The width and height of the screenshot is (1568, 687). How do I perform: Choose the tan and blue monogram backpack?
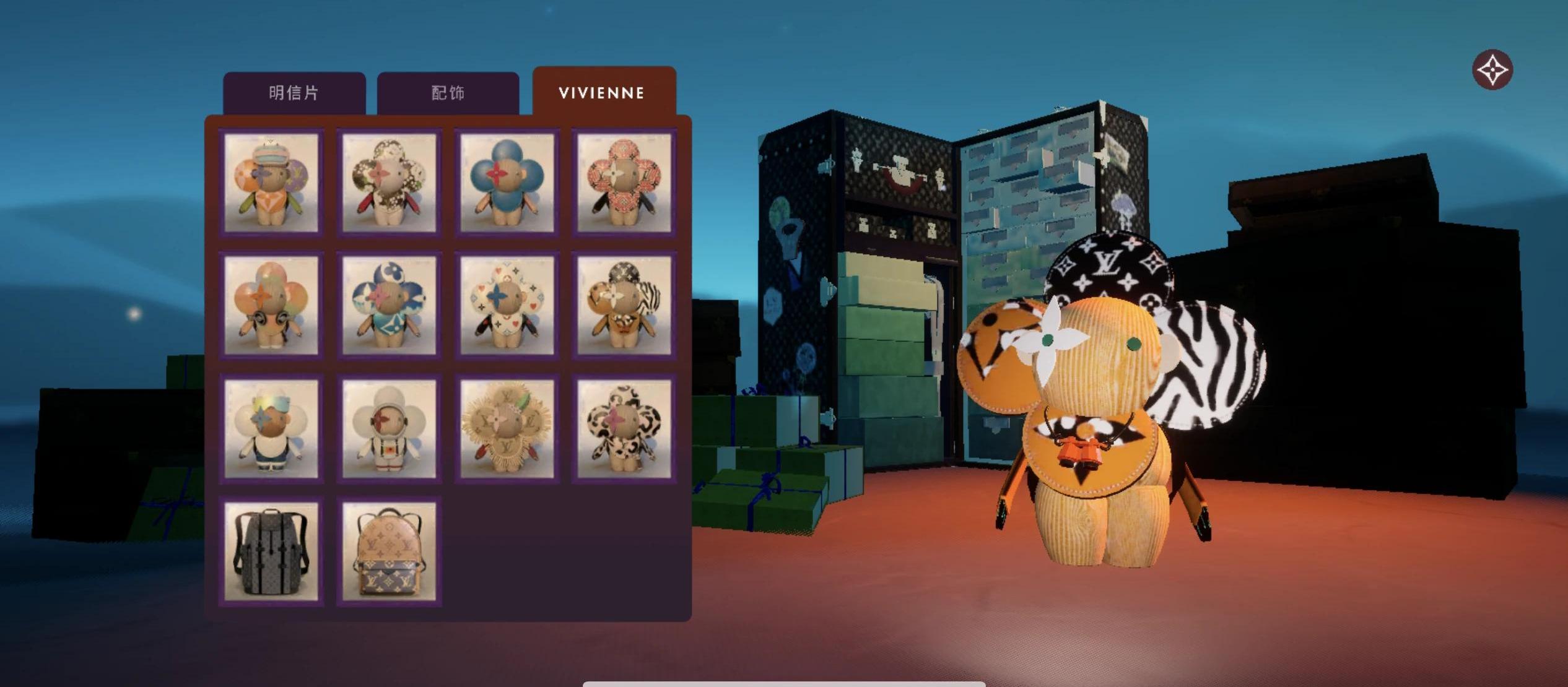click(x=389, y=551)
